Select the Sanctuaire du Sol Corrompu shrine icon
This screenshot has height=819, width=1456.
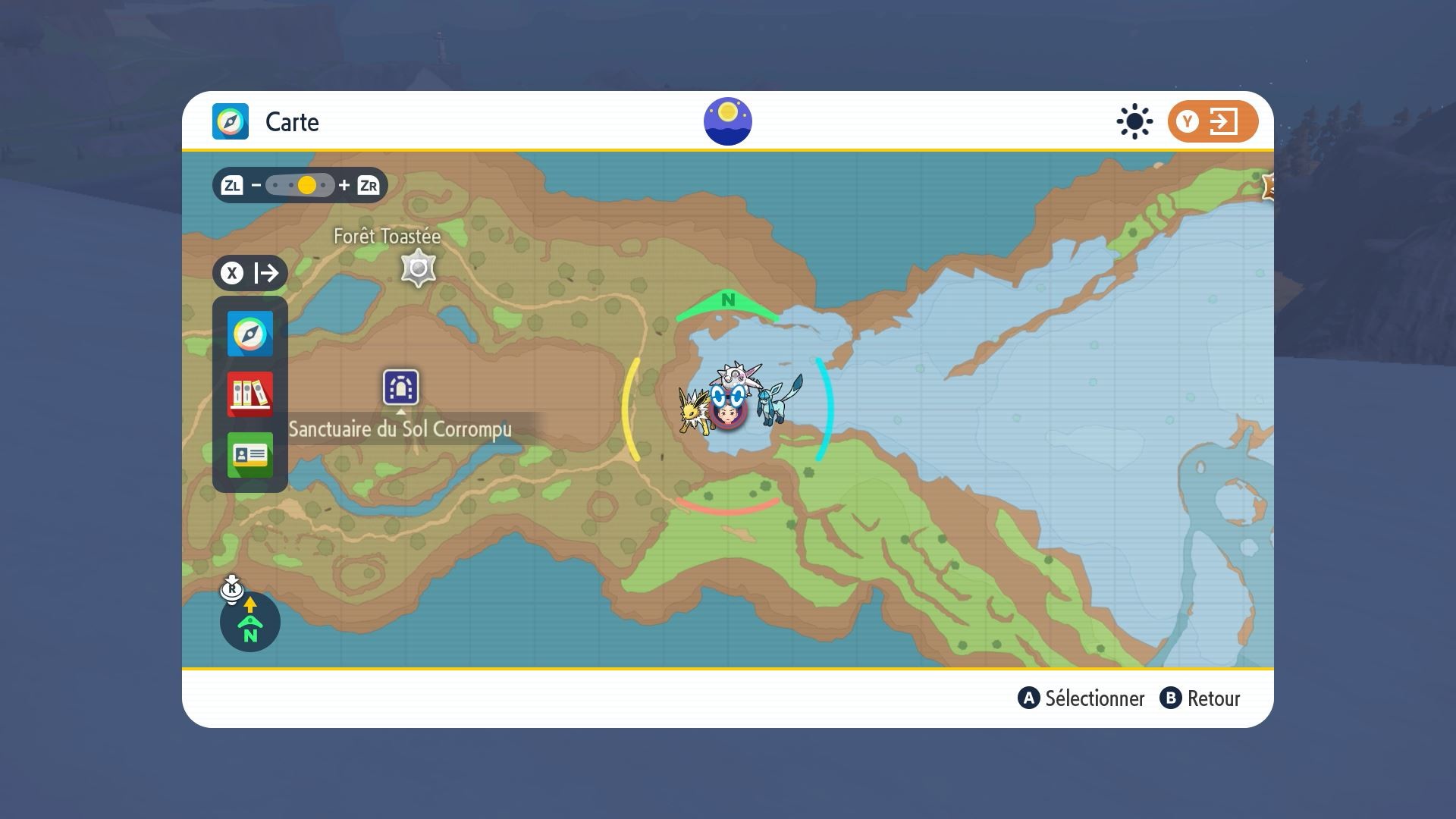401,388
